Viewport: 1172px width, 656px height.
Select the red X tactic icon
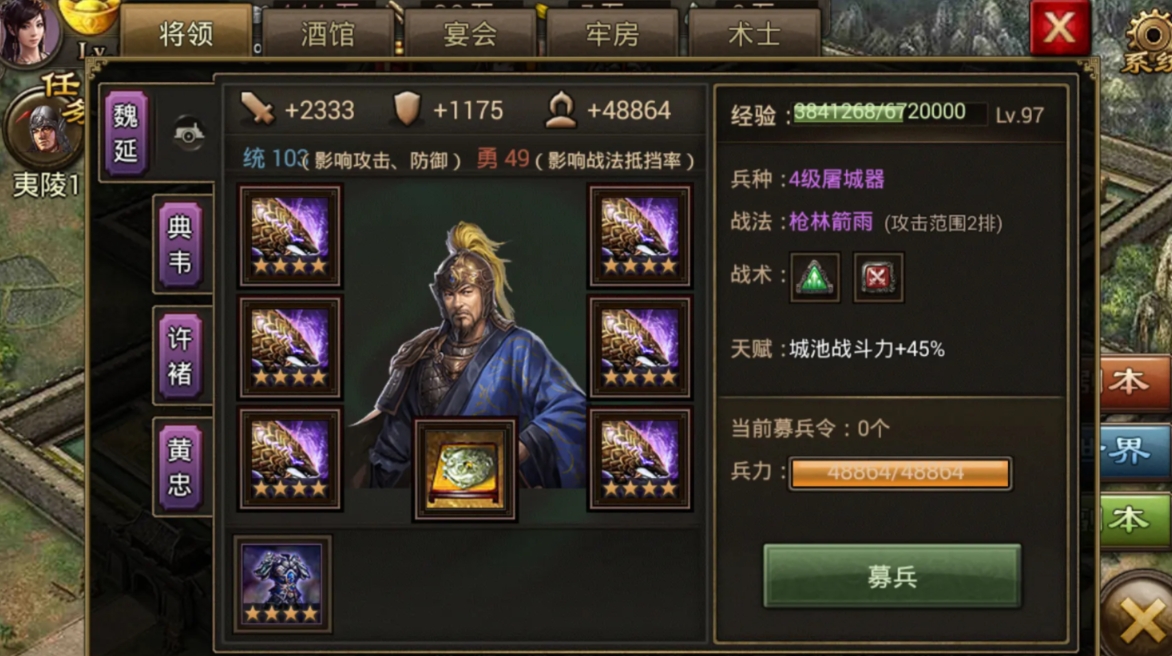point(878,277)
